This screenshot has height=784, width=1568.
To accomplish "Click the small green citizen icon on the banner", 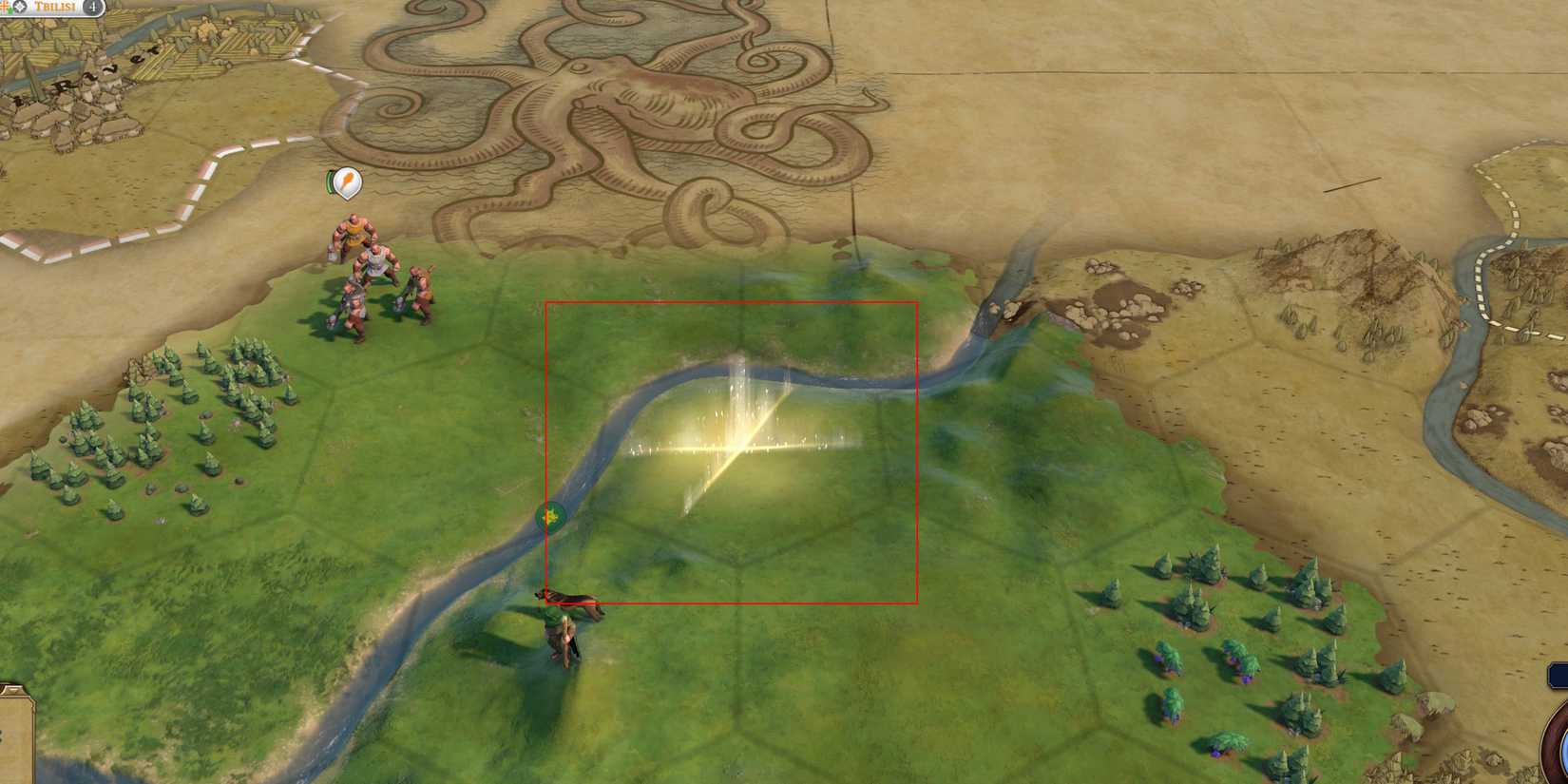I will (10, 9).
